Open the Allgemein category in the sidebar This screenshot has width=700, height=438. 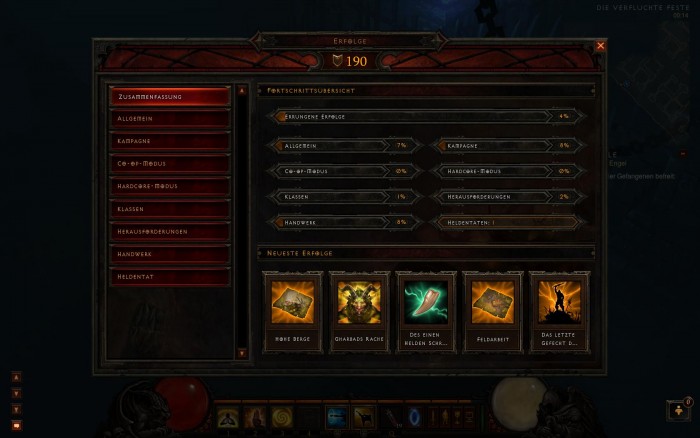pyautogui.click(x=170, y=119)
